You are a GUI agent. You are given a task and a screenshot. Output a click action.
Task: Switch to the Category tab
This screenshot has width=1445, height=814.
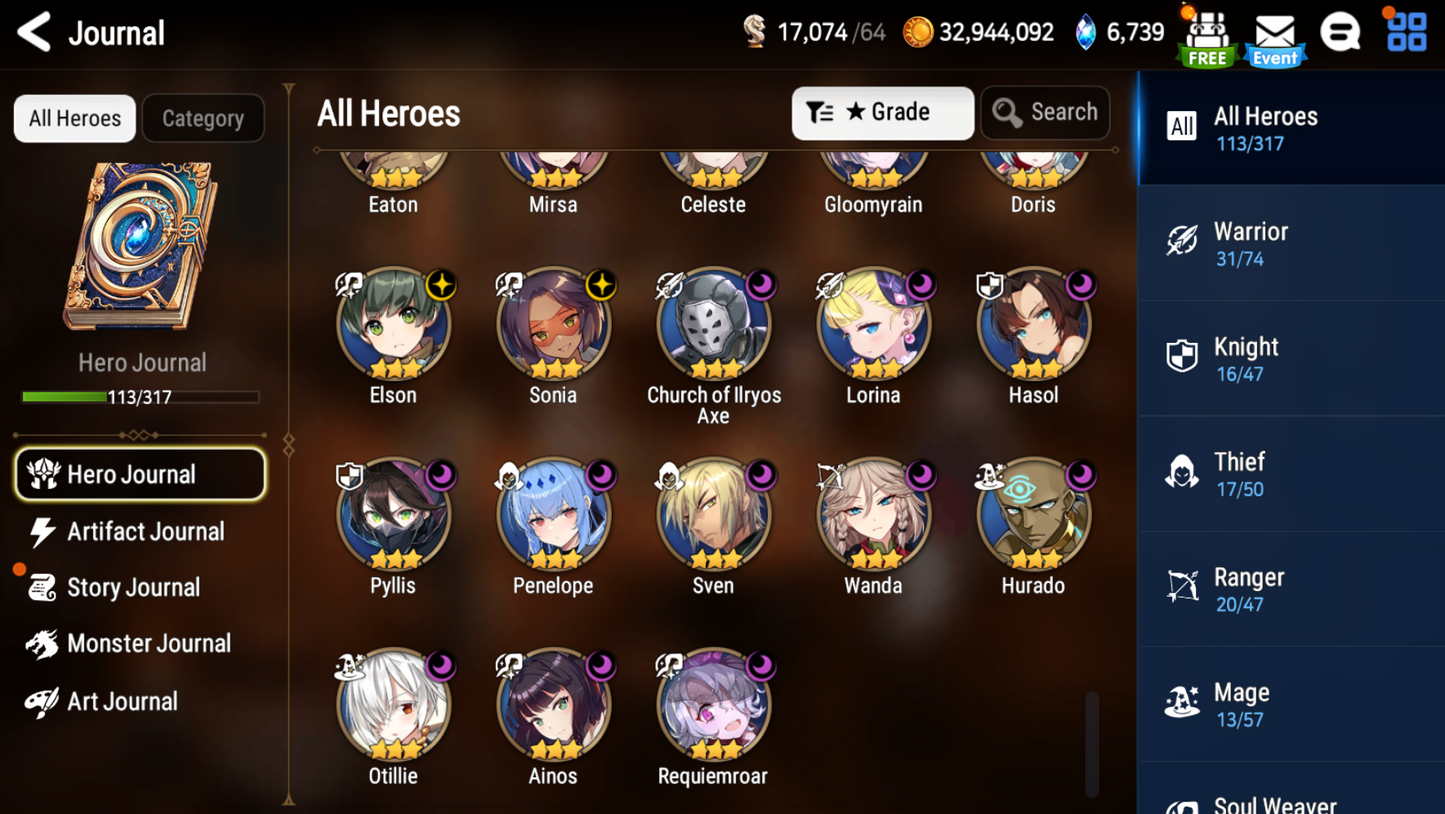point(203,118)
